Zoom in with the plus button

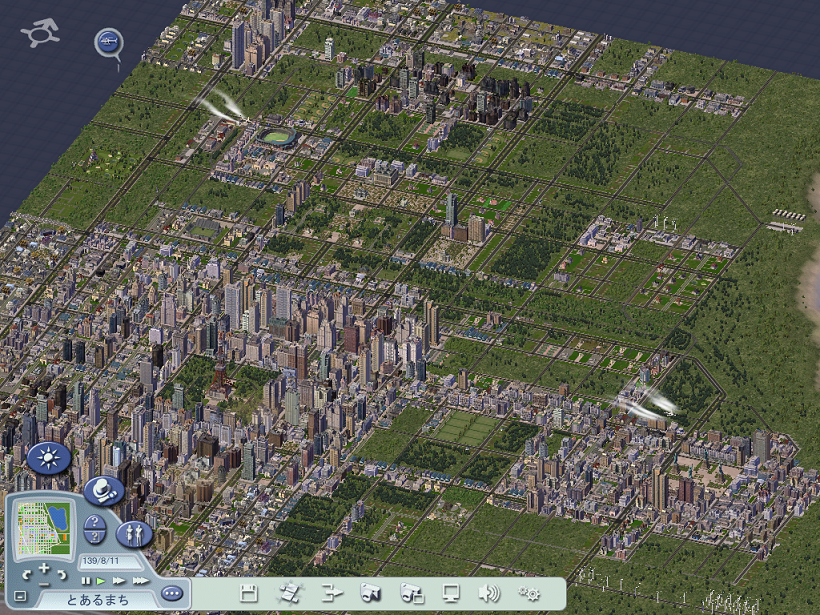coord(44,568)
